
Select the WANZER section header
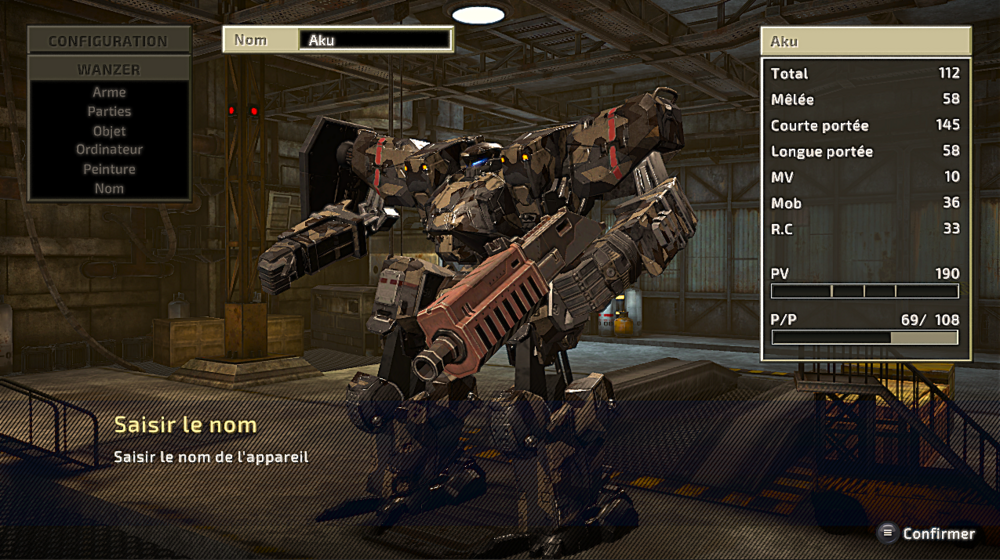pyautogui.click(x=109, y=70)
